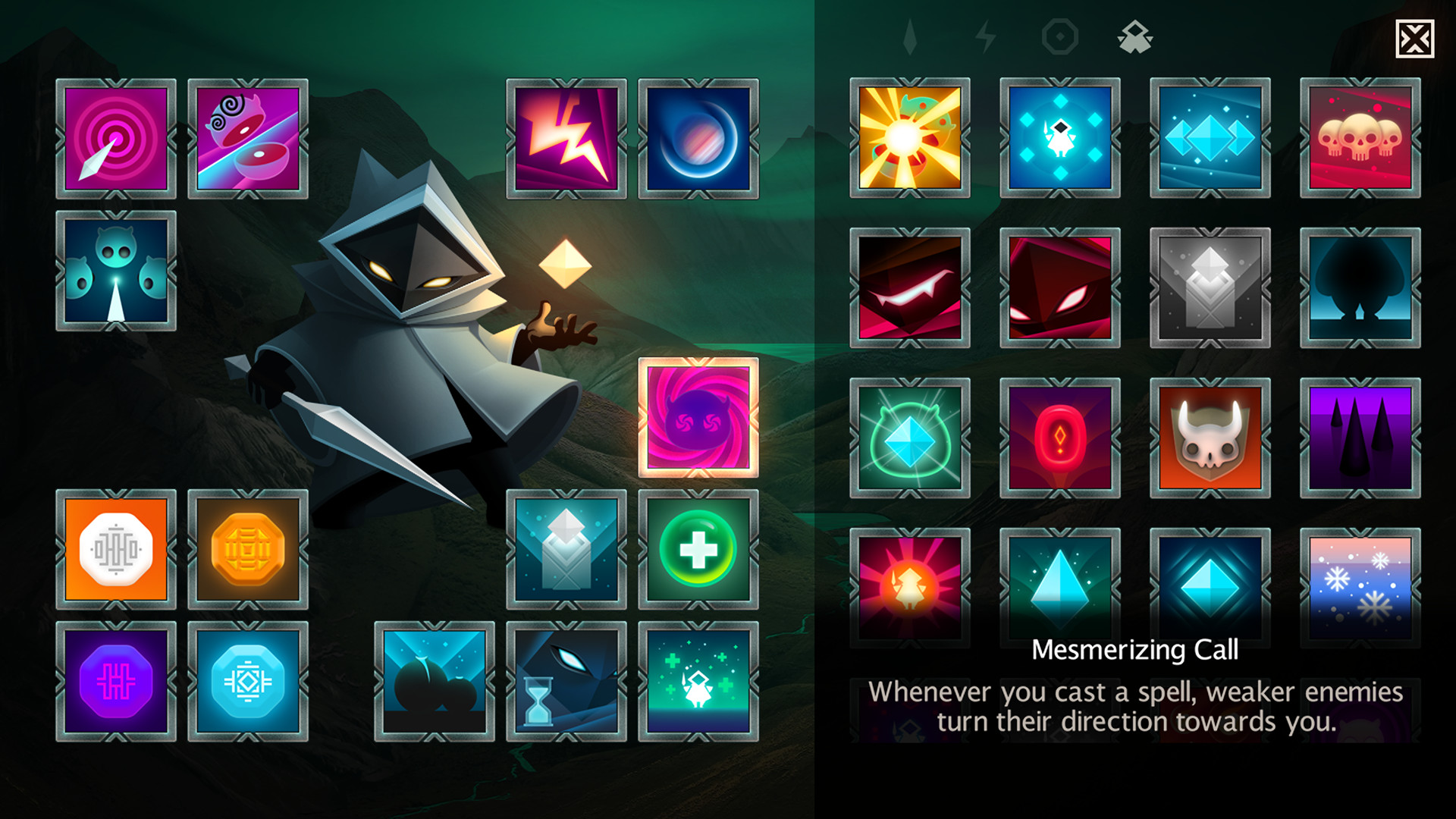
Task: Choose the pink lightning crack spell
Action: (566, 139)
